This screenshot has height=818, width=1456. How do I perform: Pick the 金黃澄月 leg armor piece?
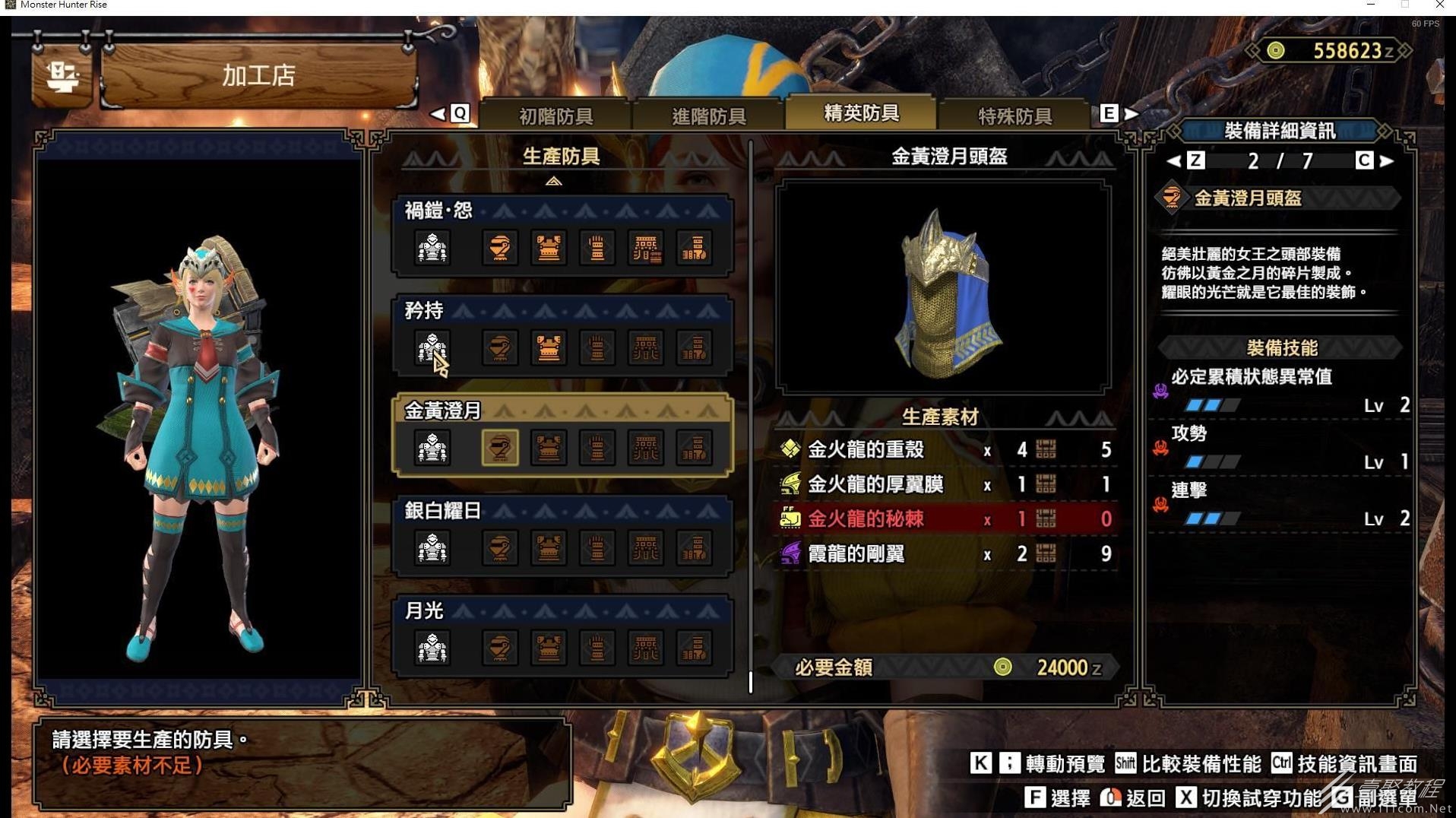click(x=694, y=448)
